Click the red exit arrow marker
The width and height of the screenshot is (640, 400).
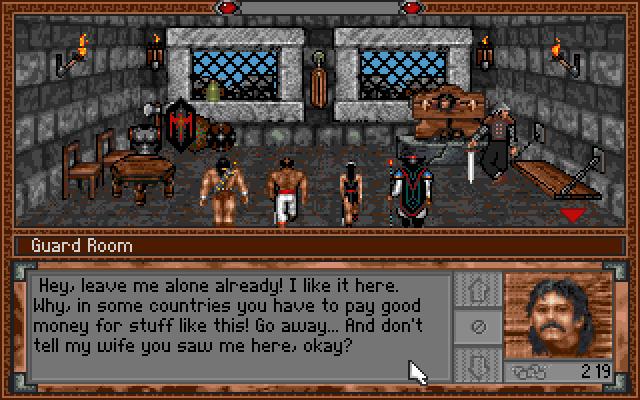coord(571,214)
